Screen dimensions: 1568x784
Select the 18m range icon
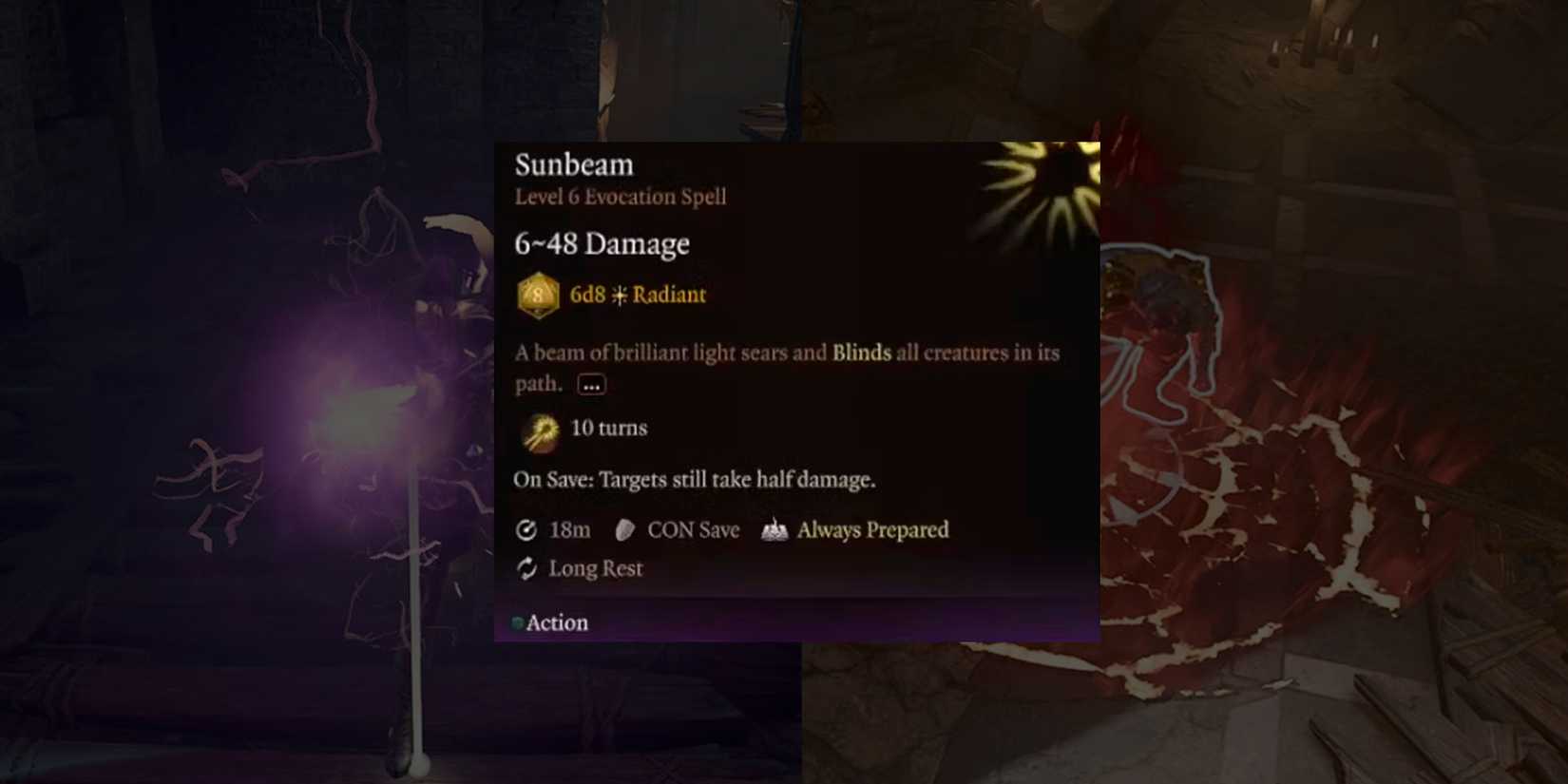526,530
